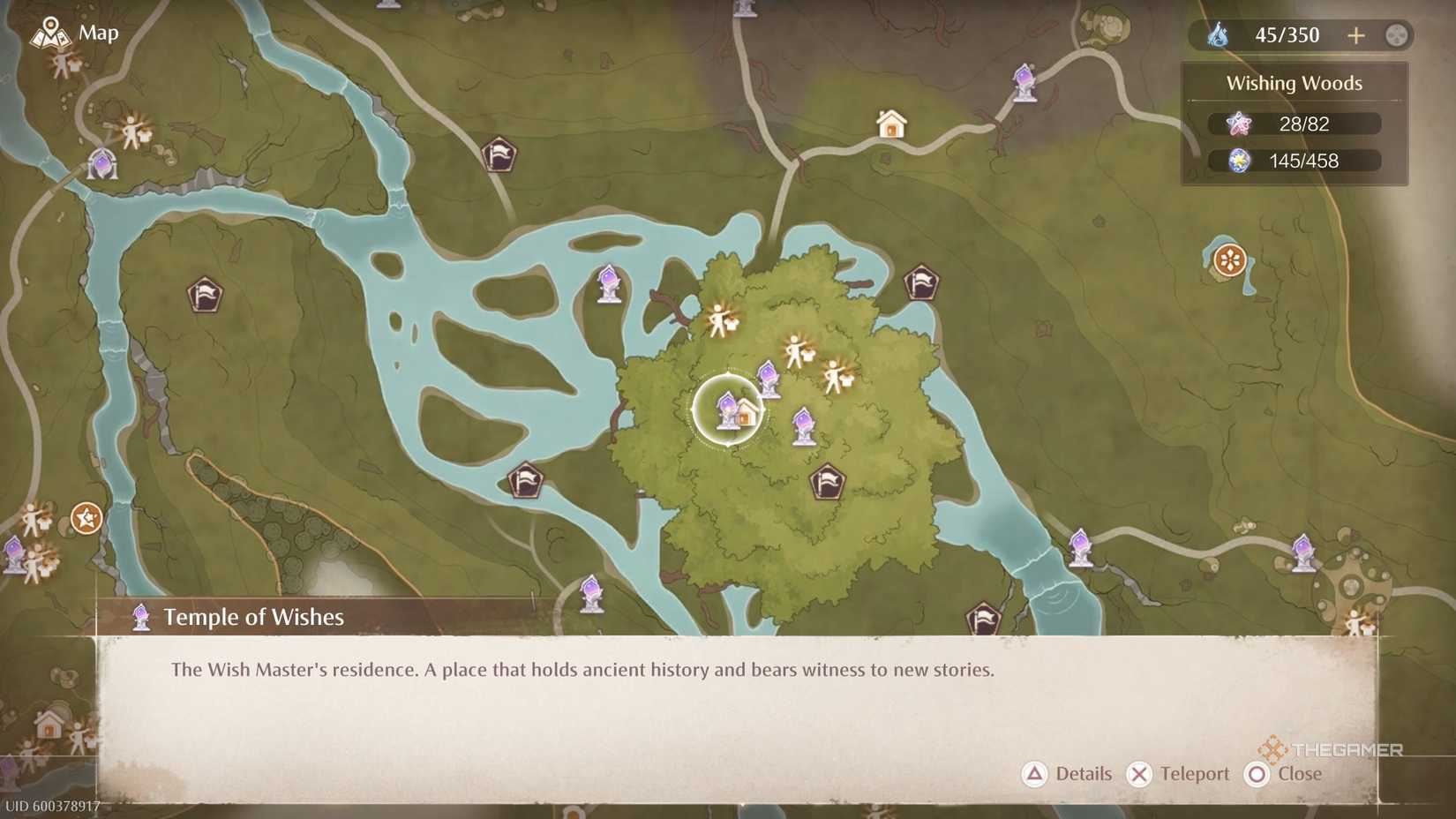Click the 28/82 collectible progress bar

click(1303, 124)
